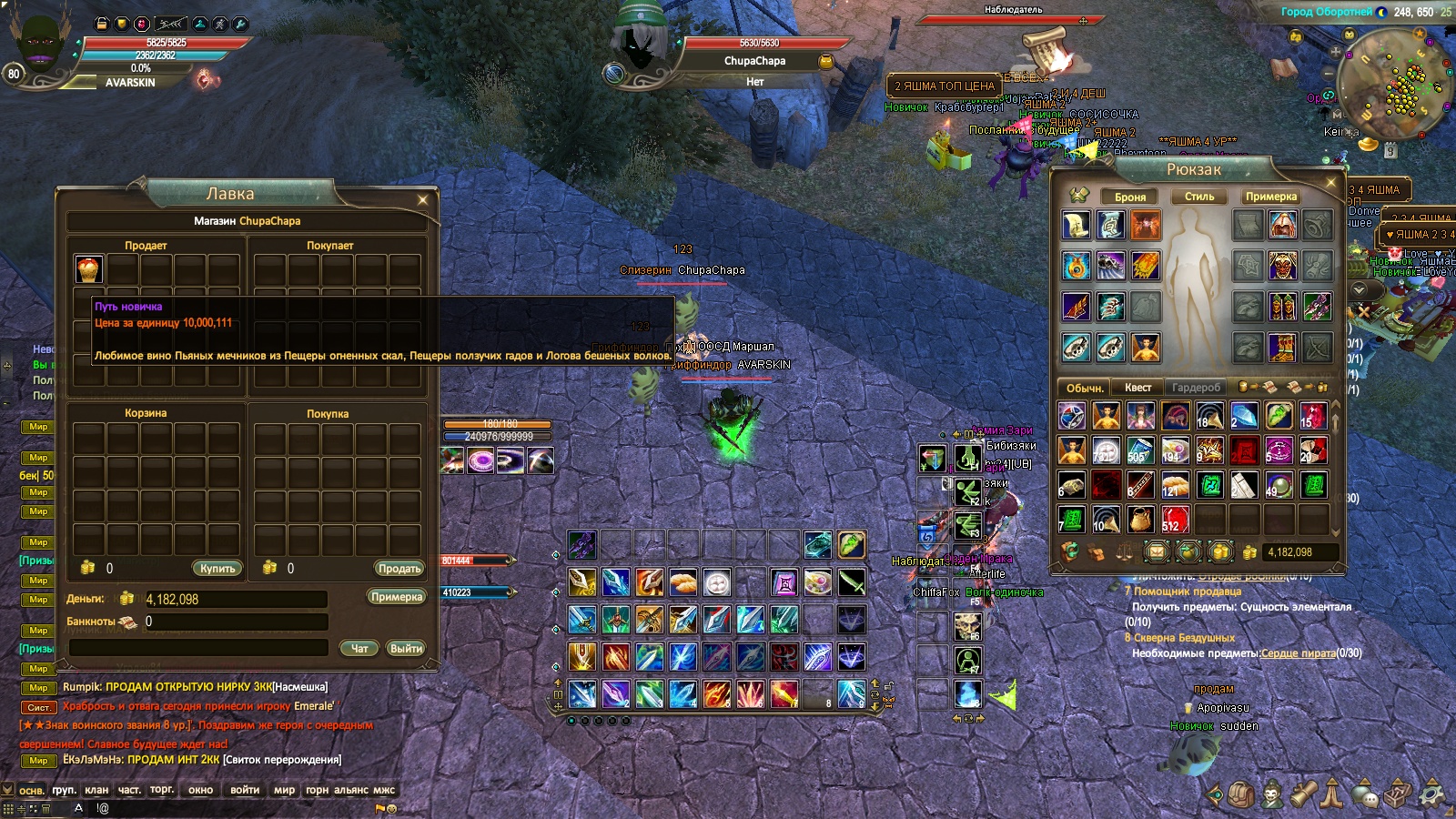Select the Квест inventory tab

pos(1137,388)
